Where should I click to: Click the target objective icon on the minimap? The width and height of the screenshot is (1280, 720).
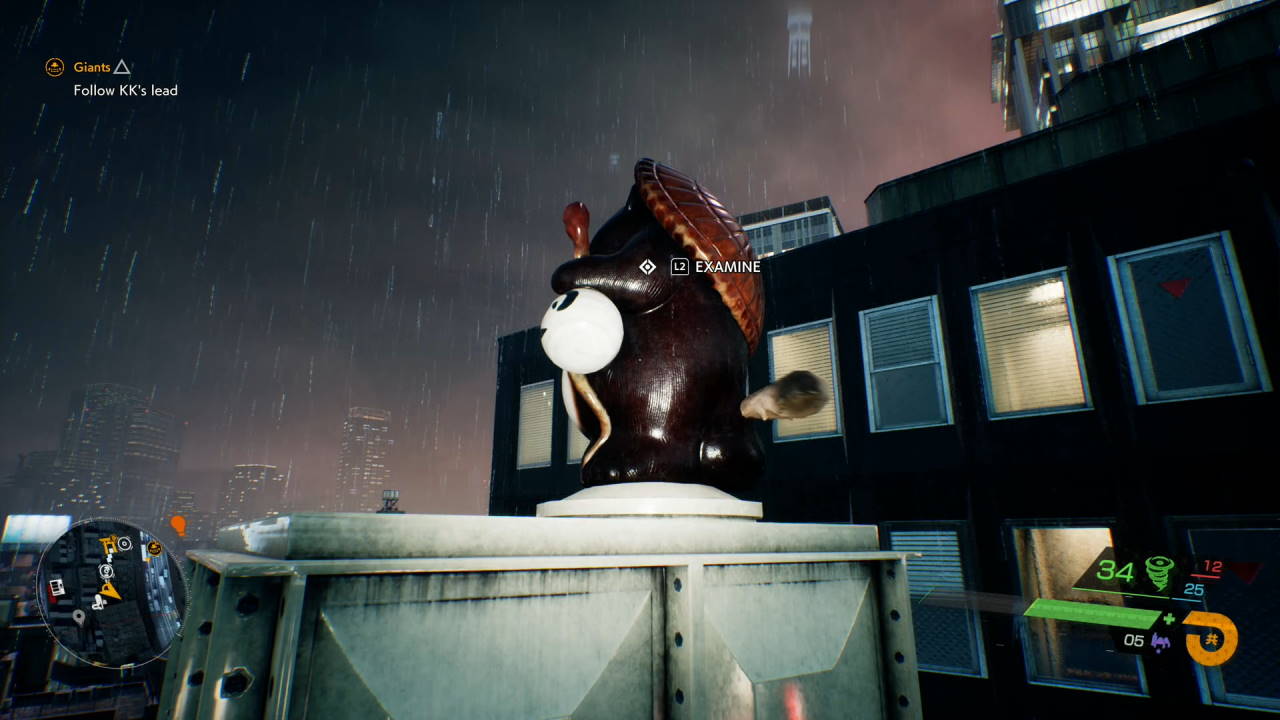124,543
